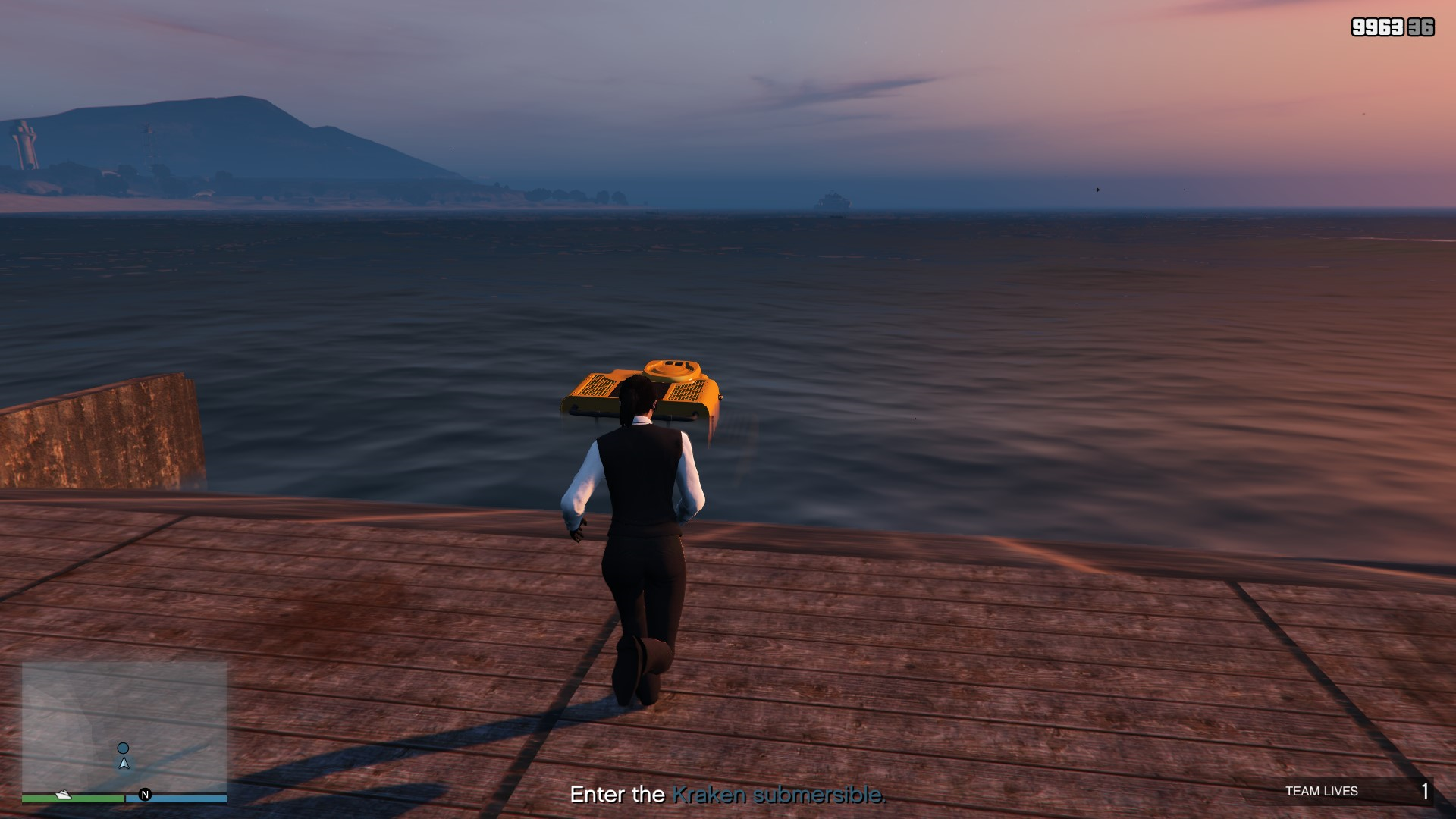Click the blue Kraken blip on the minimap
The height and width of the screenshot is (819, 1456).
(x=123, y=748)
